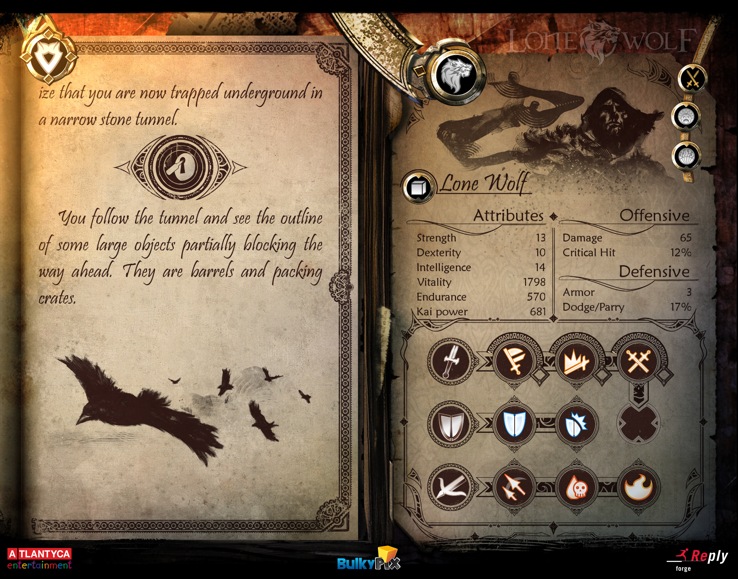Select the grey curved blade skill
The width and height of the screenshot is (738, 579).
coord(449,487)
